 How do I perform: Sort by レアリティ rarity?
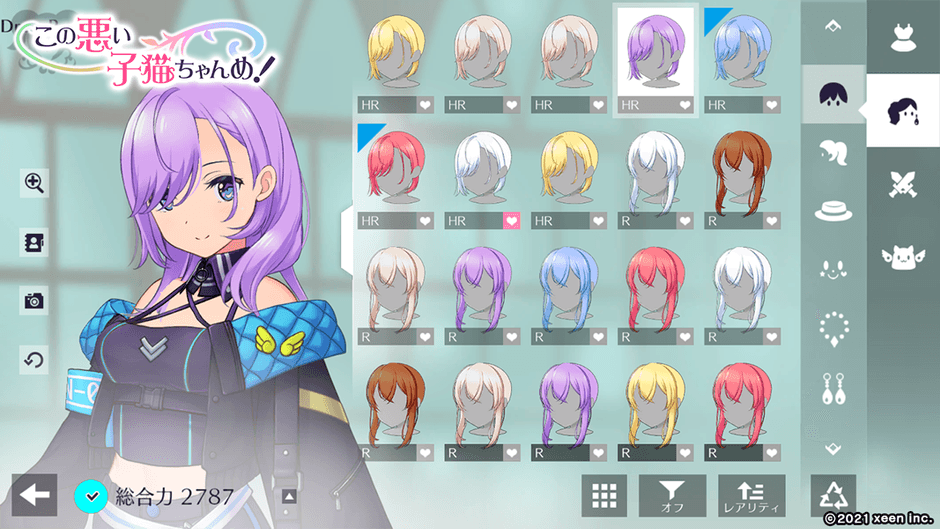[x=751, y=494]
